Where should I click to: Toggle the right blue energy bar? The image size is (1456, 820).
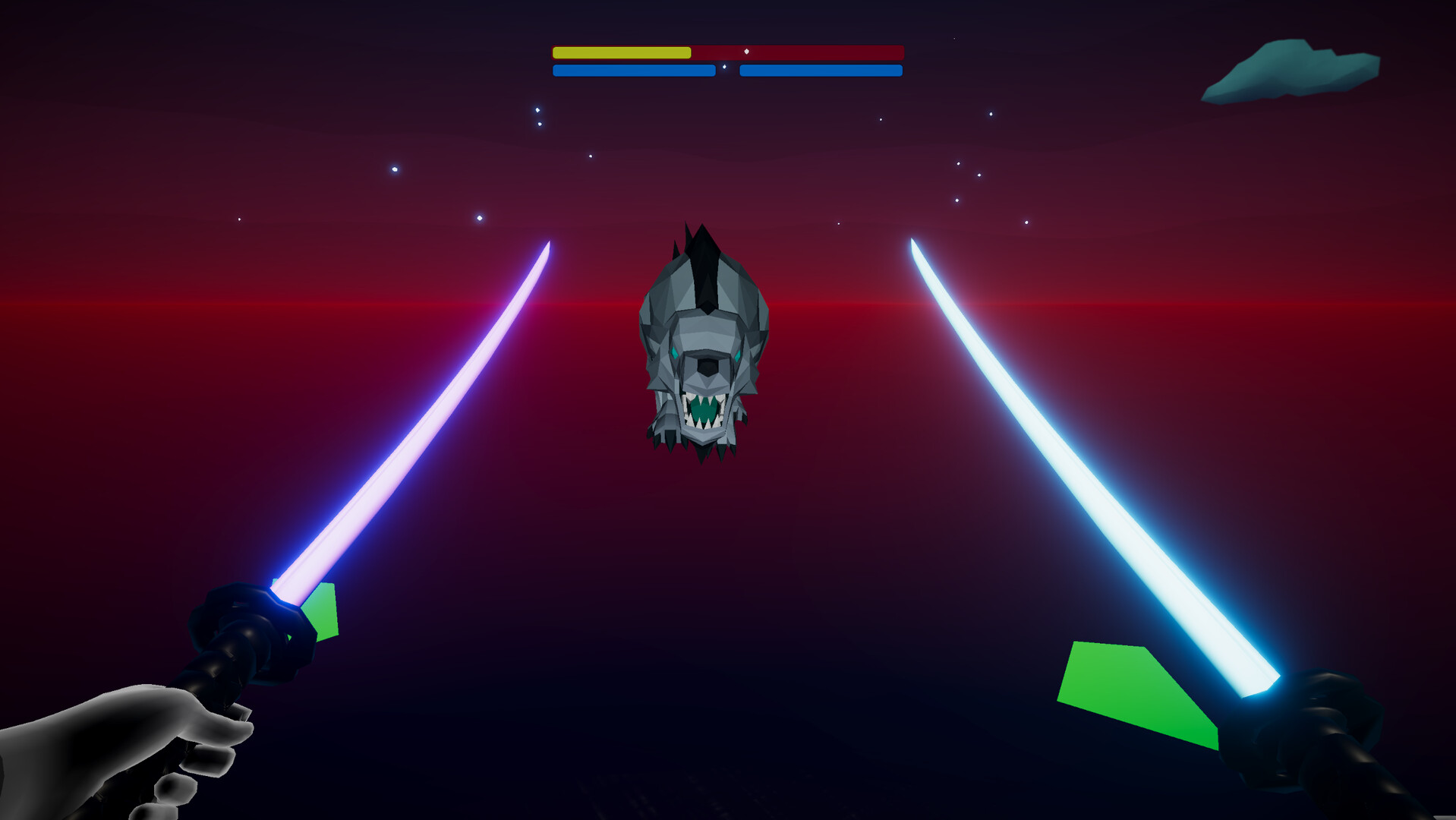click(x=820, y=71)
